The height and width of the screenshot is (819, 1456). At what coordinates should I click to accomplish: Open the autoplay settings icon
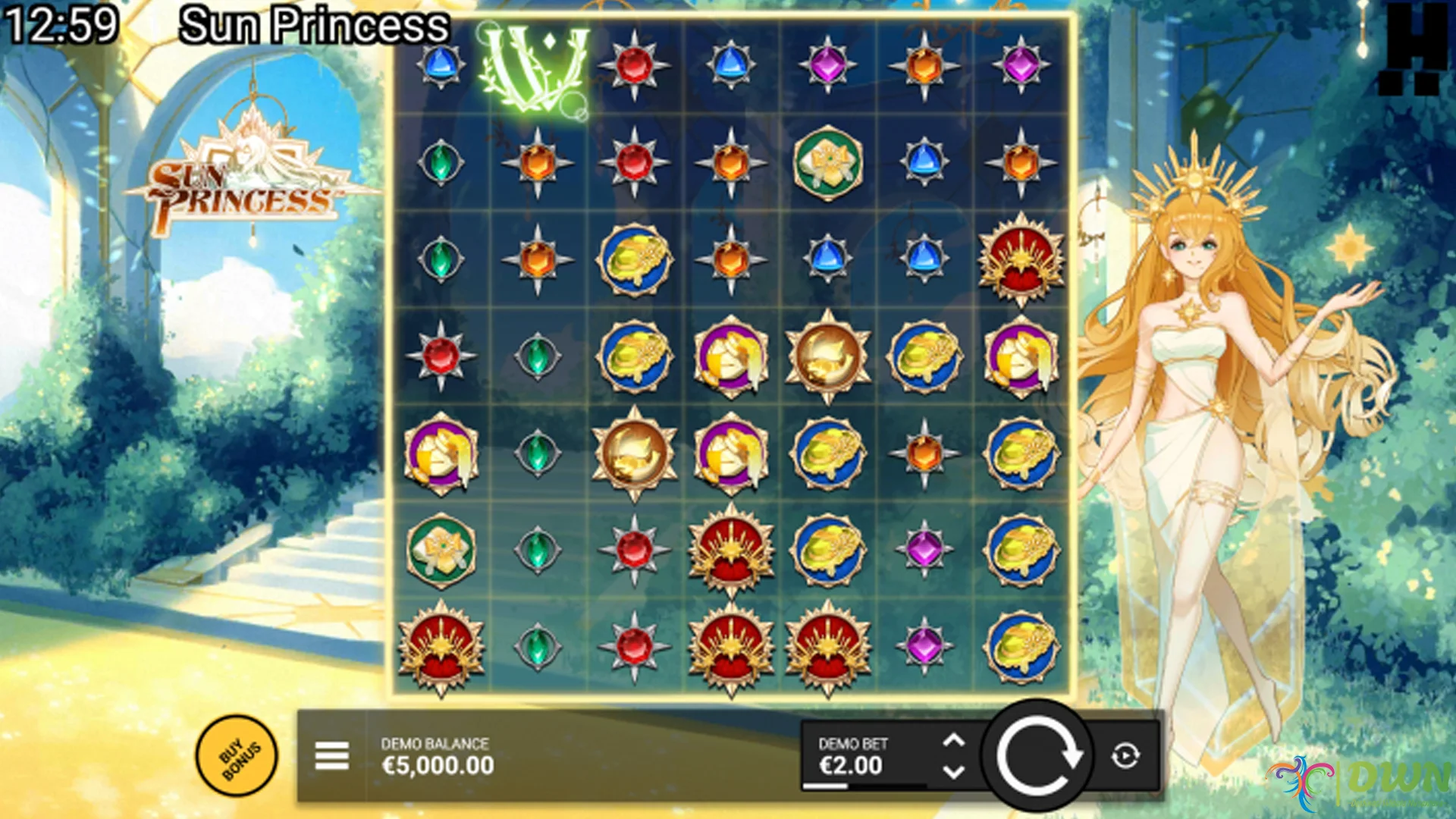[x=1125, y=756]
